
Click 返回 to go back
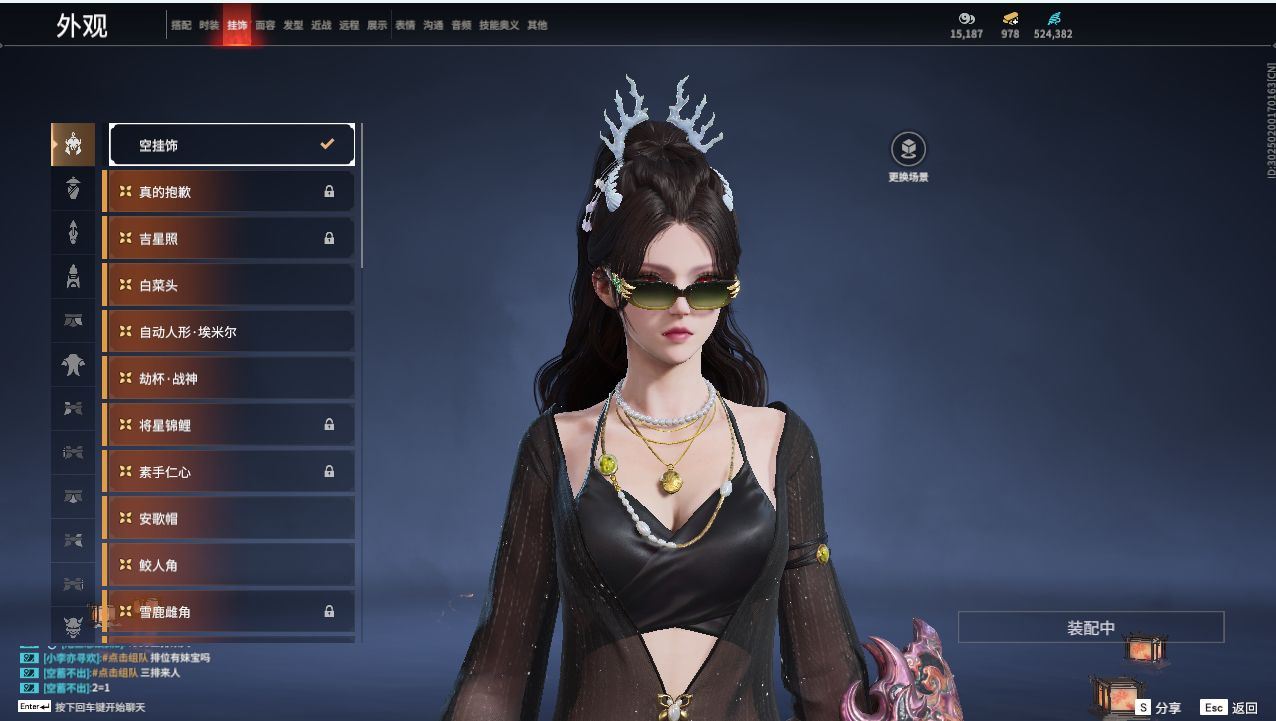[1230, 708]
